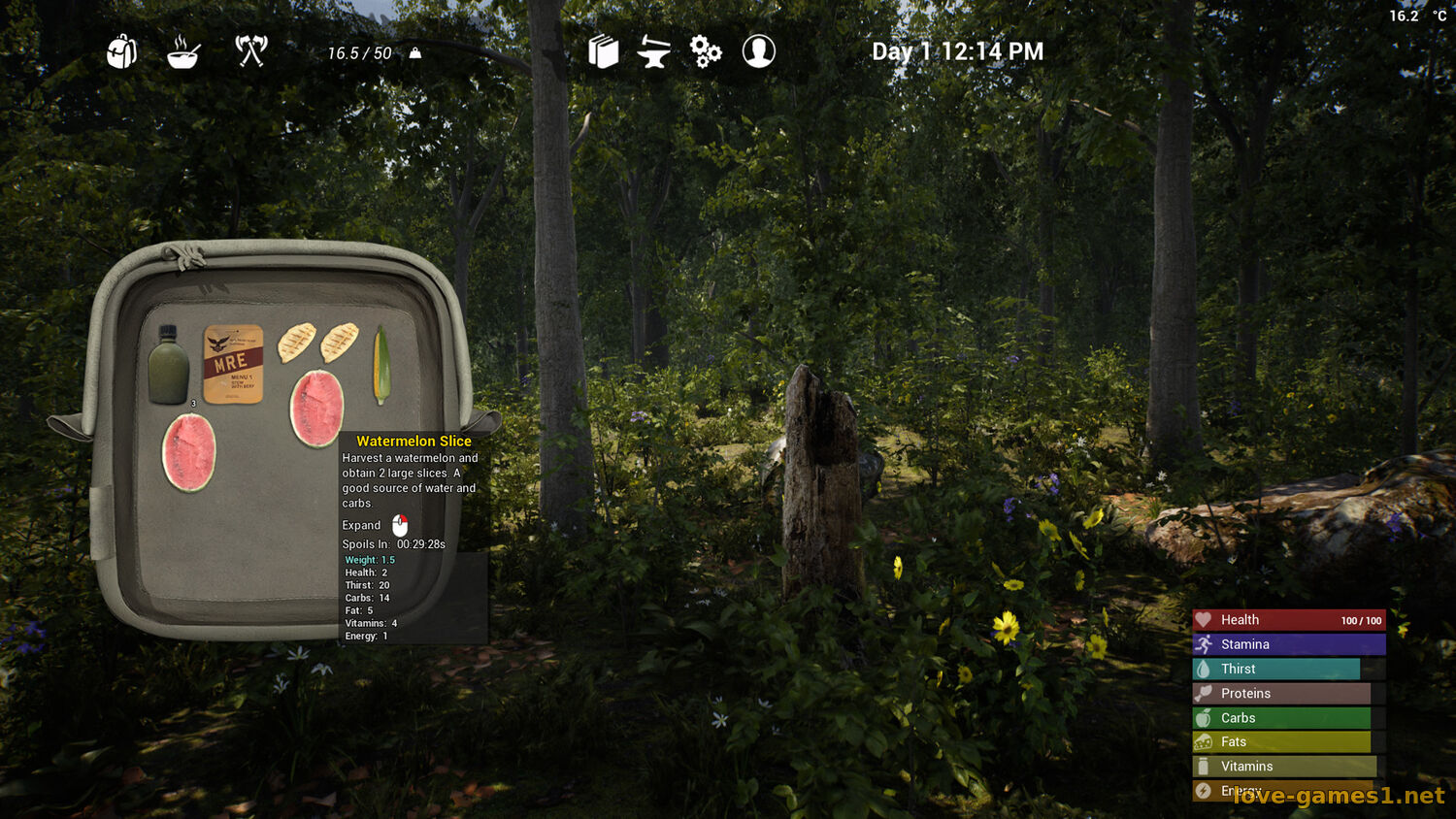1456x819 pixels.
Task: Open the anvil menu
Action: (654, 51)
